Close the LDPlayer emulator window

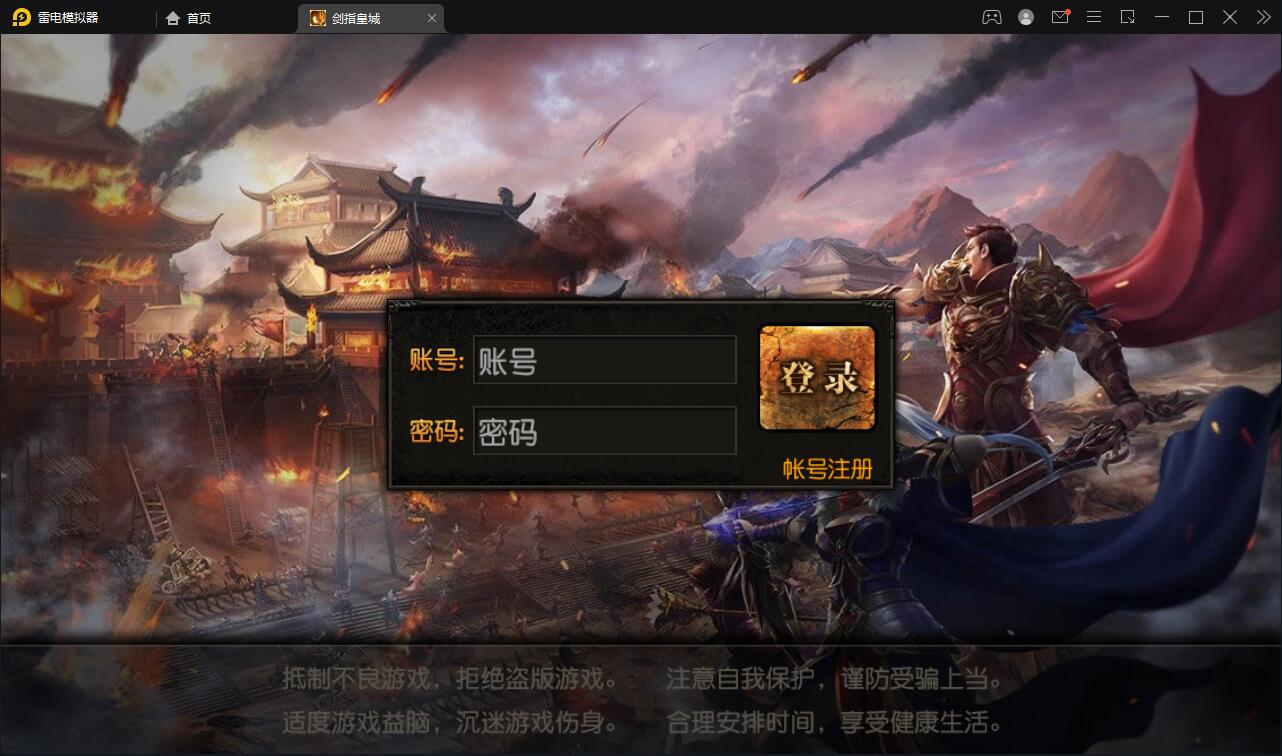[1229, 17]
